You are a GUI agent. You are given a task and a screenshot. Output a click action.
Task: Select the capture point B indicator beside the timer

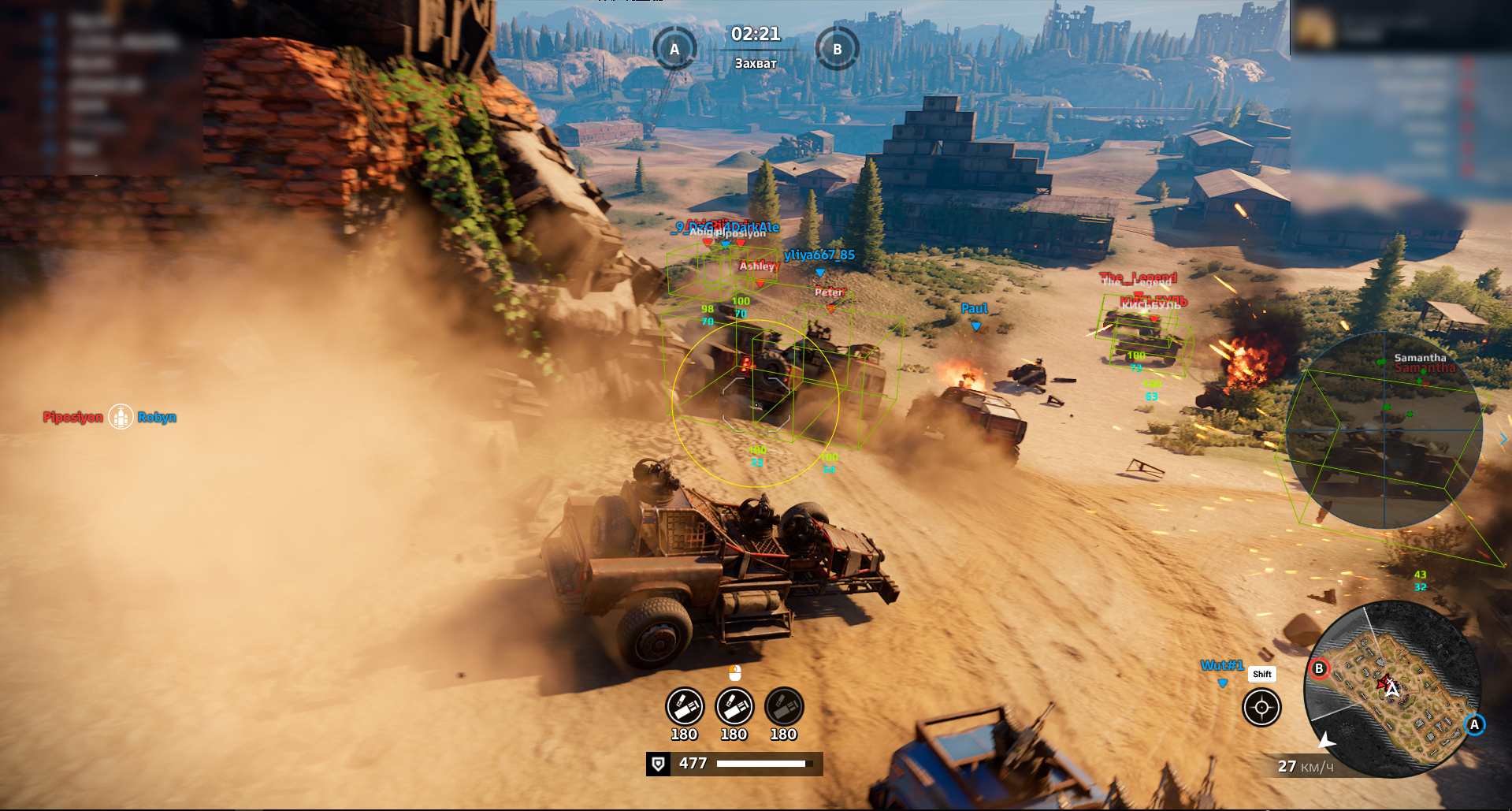tap(837, 49)
